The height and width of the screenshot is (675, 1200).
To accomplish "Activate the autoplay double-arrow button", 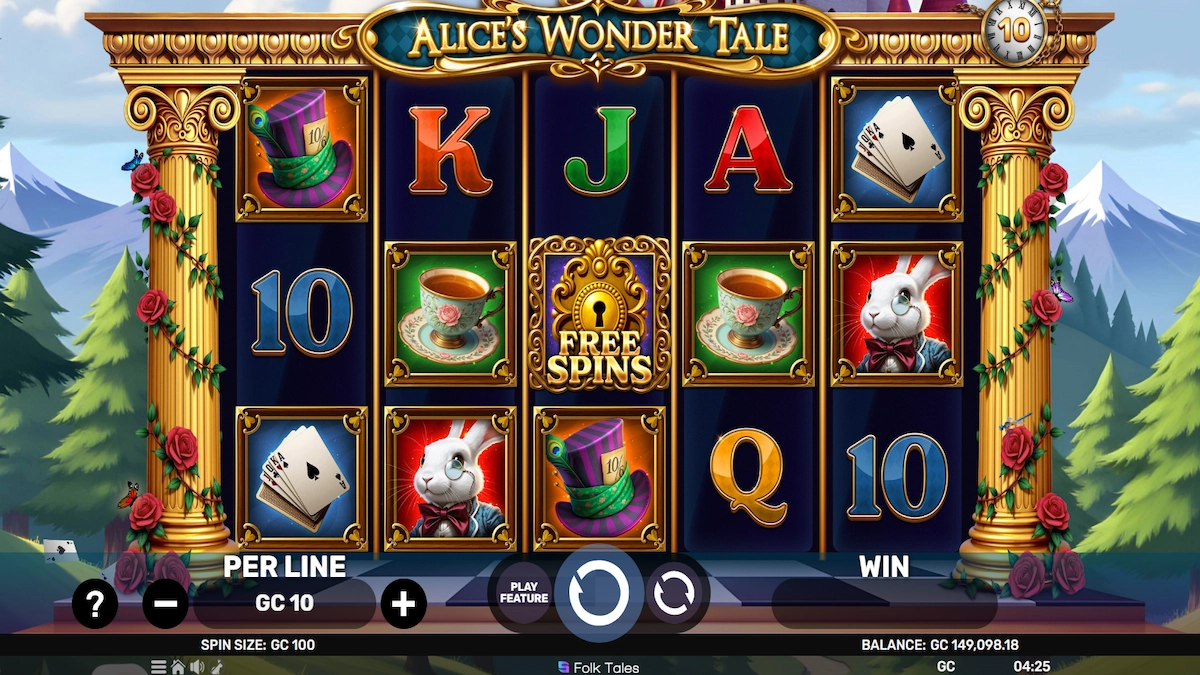I will [x=674, y=594].
